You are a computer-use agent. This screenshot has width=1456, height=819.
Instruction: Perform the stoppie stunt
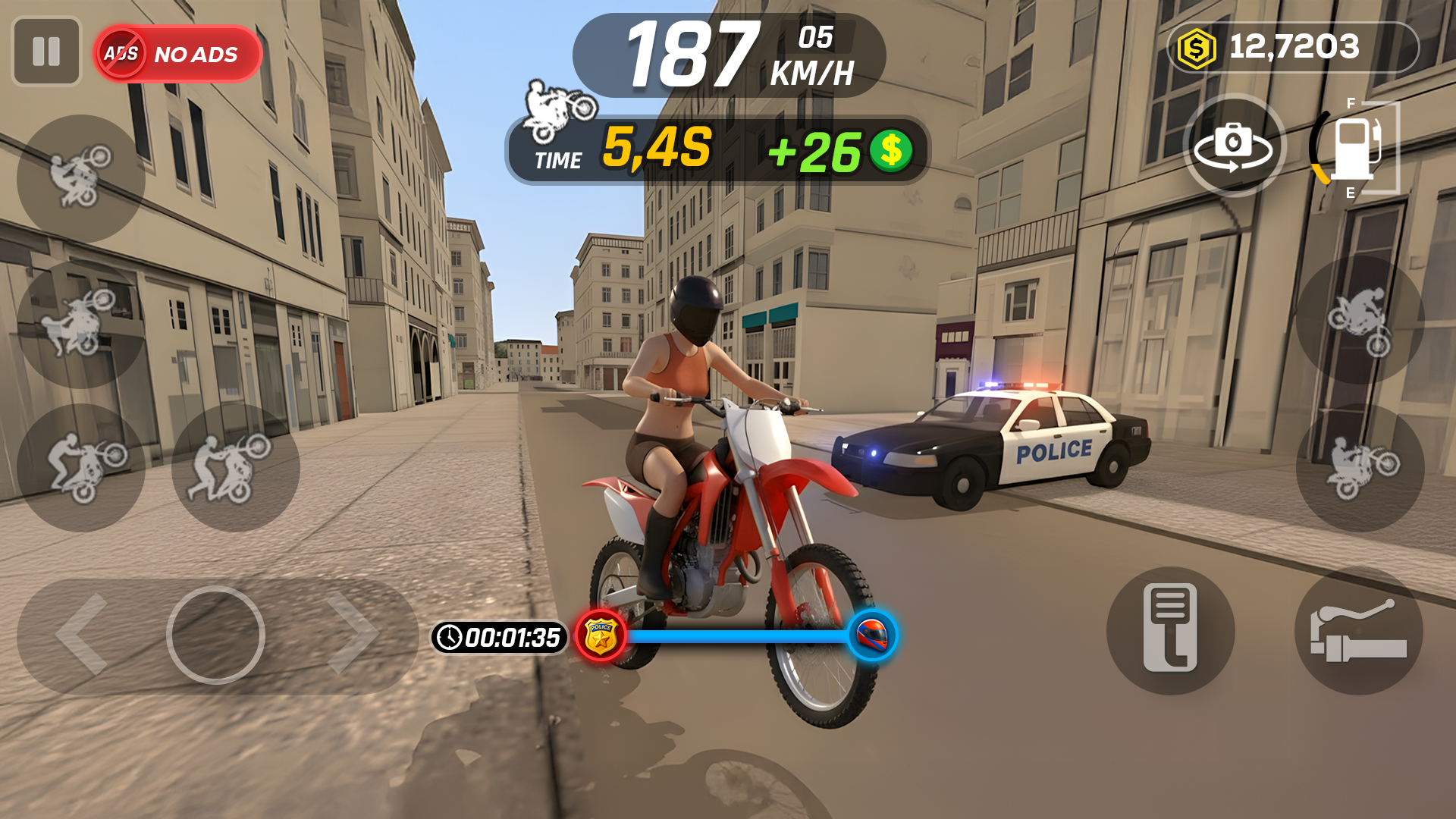1360,319
